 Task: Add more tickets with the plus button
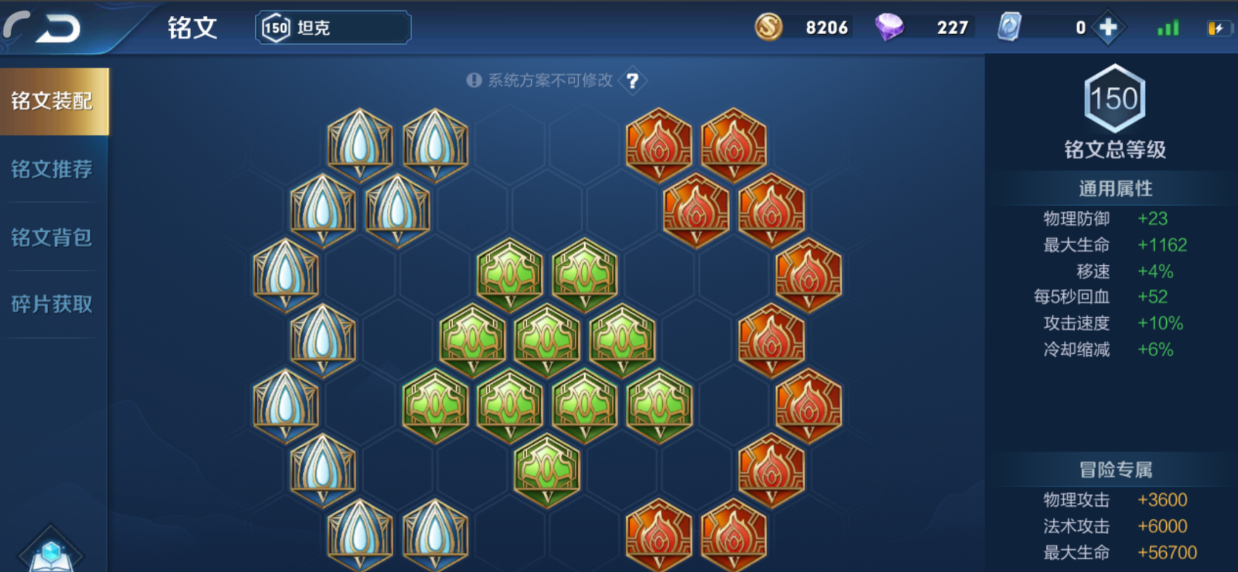coord(1108,28)
